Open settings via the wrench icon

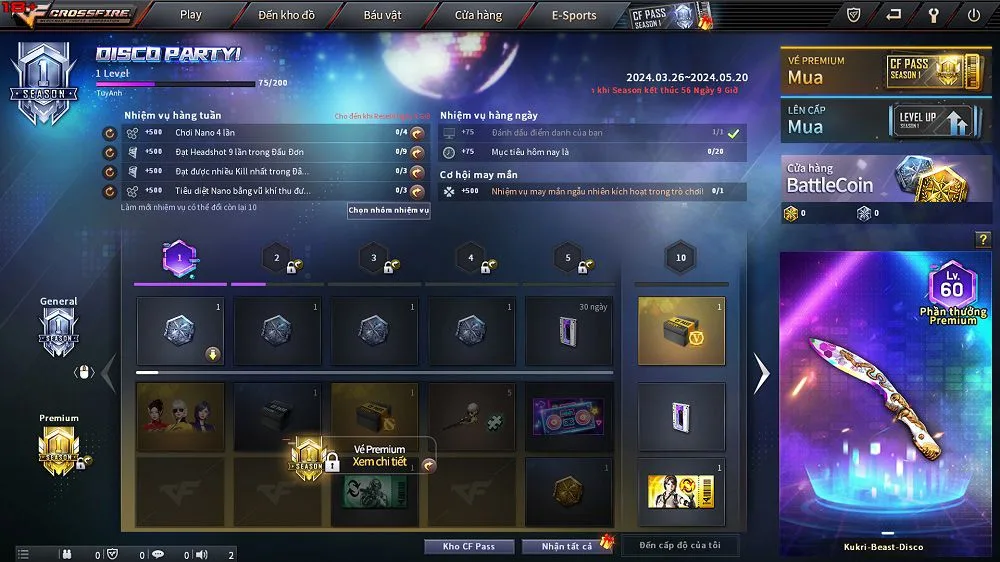tap(934, 15)
